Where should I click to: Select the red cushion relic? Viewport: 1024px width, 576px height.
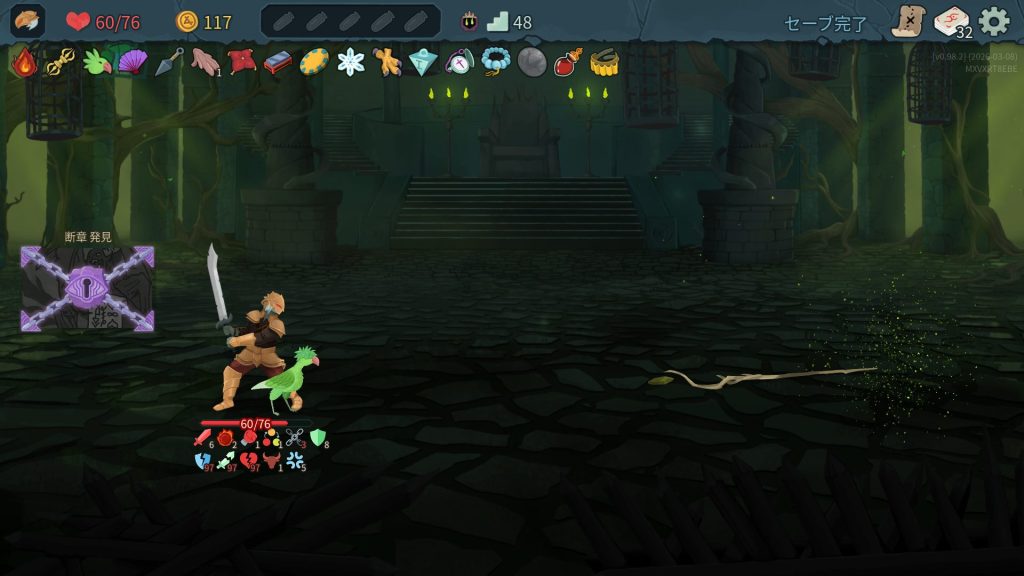click(241, 62)
